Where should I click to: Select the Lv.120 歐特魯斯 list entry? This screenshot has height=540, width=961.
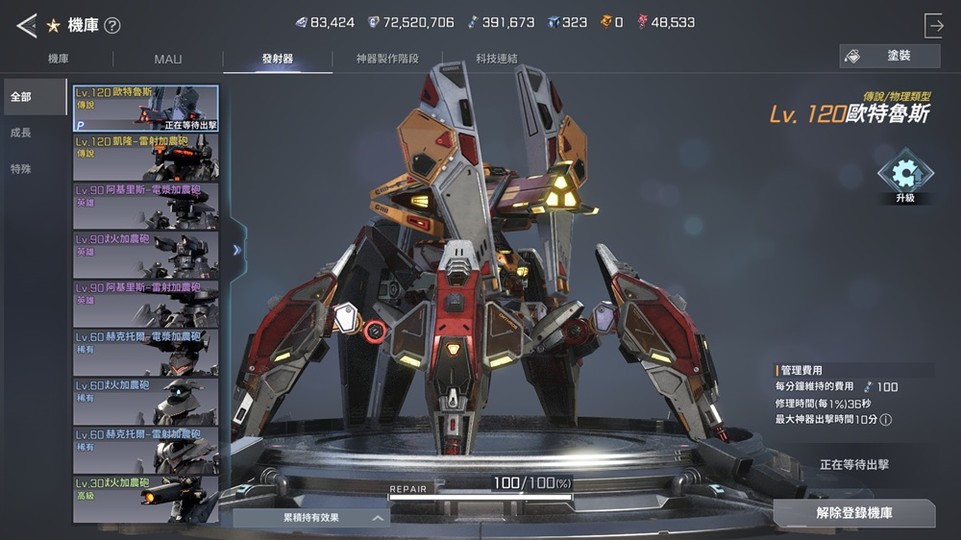point(146,108)
